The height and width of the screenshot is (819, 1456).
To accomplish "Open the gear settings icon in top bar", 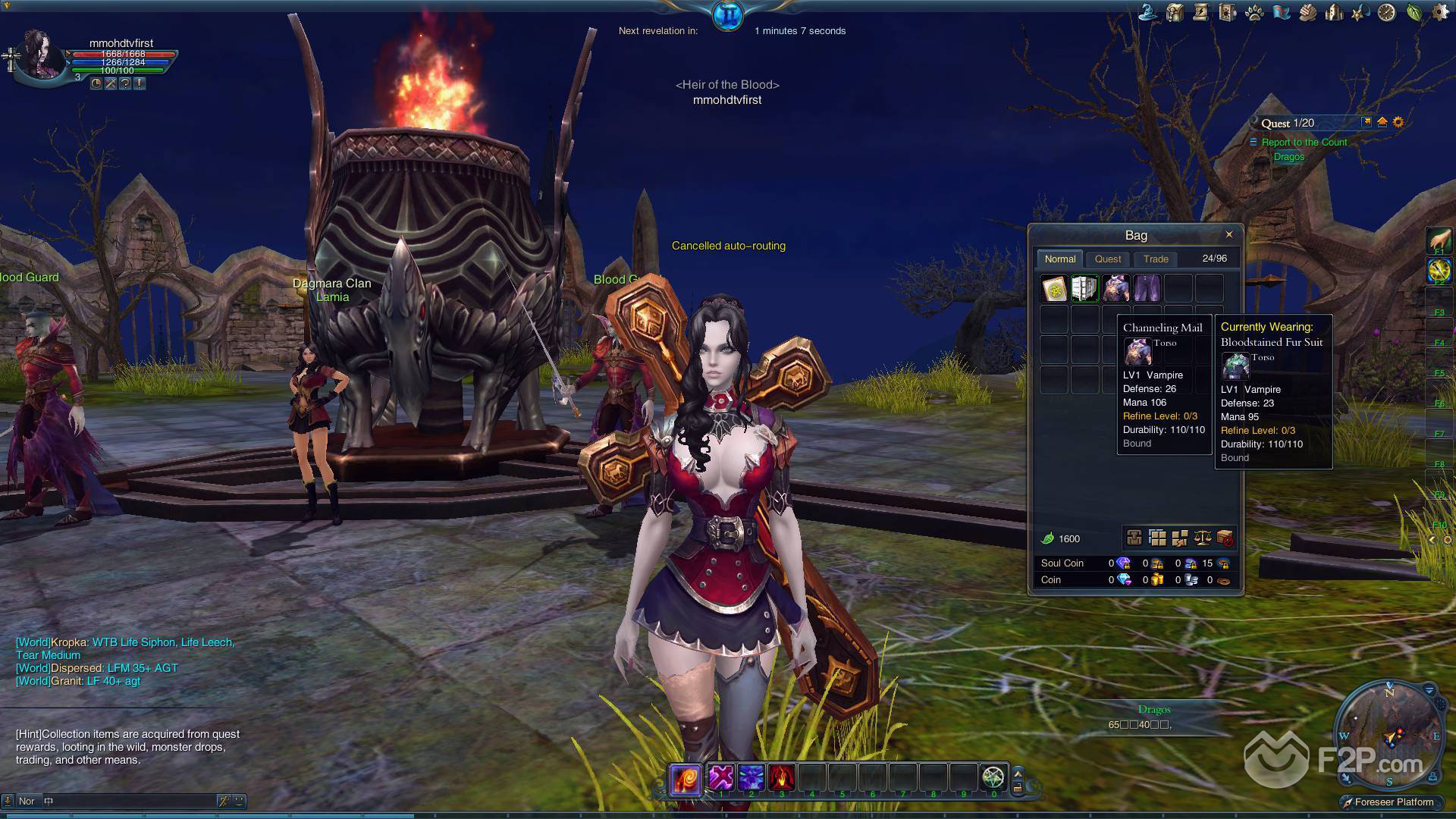I will (1439, 13).
